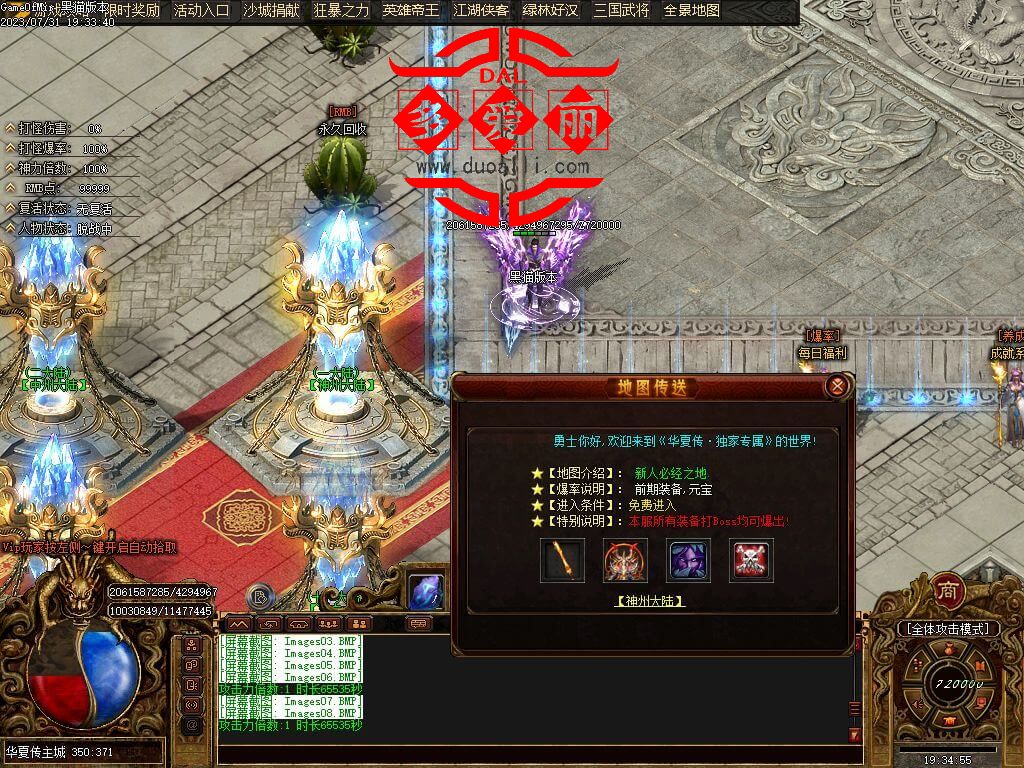Open the 江湖侠客 menu
The width and height of the screenshot is (1024, 768).
pyautogui.click(x=481, y=11)
